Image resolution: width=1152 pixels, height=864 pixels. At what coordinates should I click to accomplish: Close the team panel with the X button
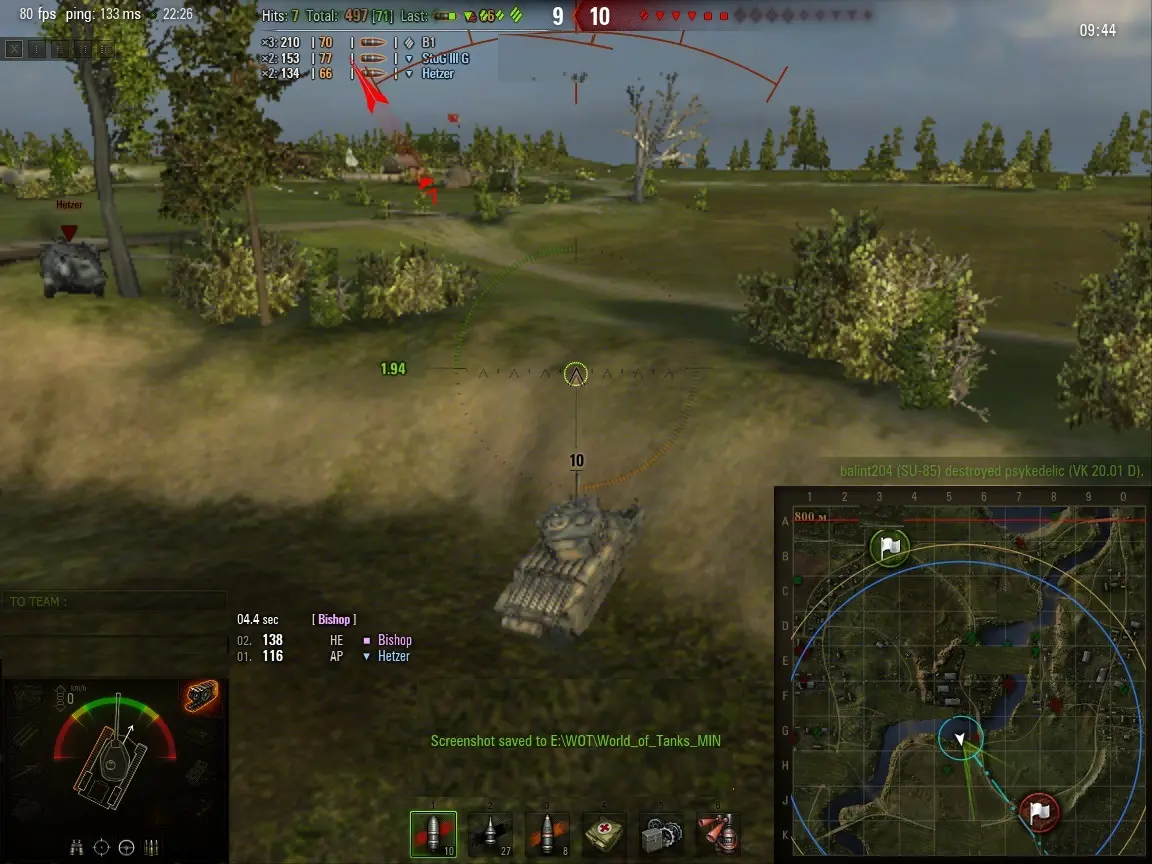click(x=13, y=48)
